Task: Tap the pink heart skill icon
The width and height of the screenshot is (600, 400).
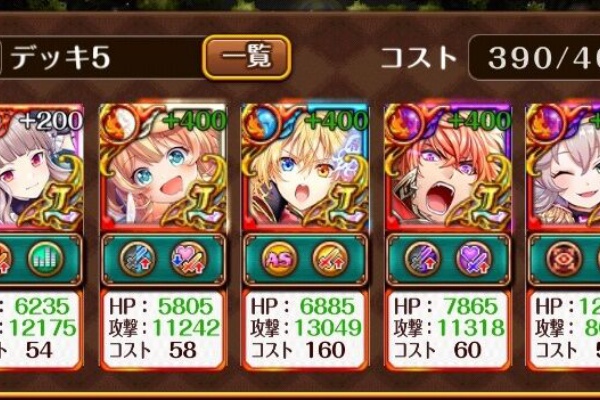Action: (186, 259)
